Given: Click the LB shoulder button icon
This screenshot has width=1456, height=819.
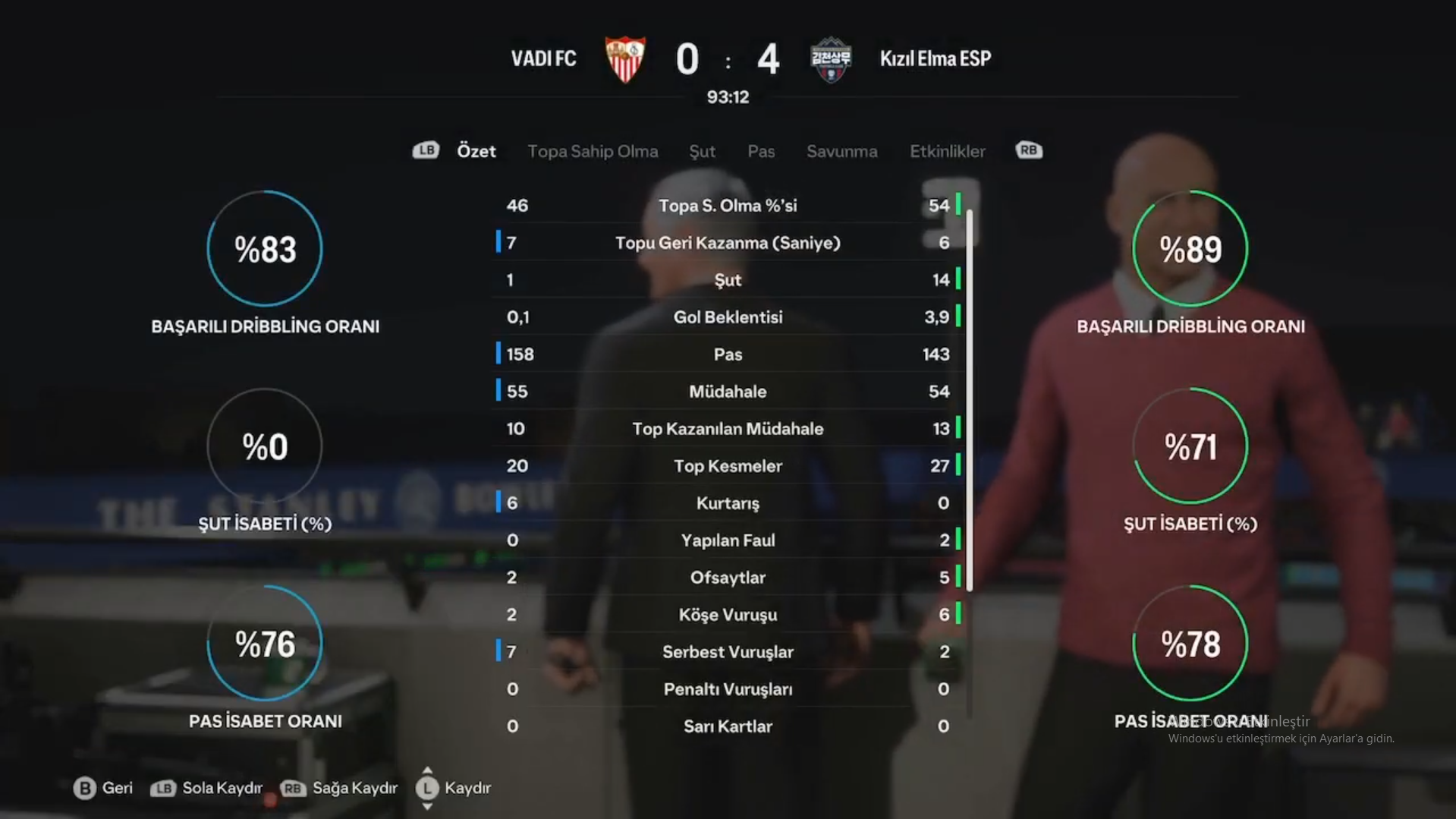Looking at the screenshot, I should point(426,150).
